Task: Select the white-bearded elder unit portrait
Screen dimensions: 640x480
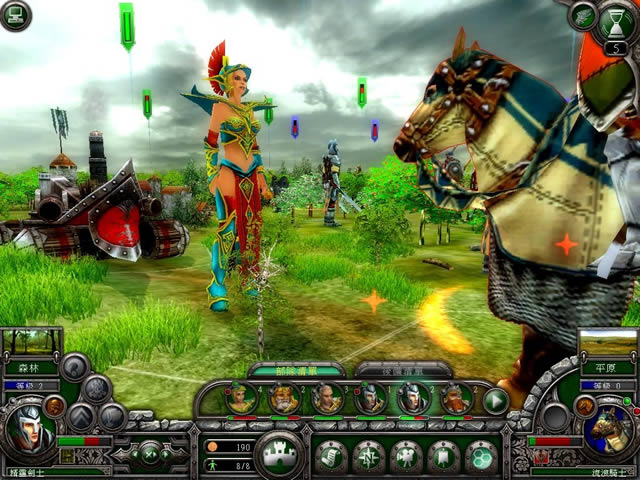Action: (x=283, y=399)
